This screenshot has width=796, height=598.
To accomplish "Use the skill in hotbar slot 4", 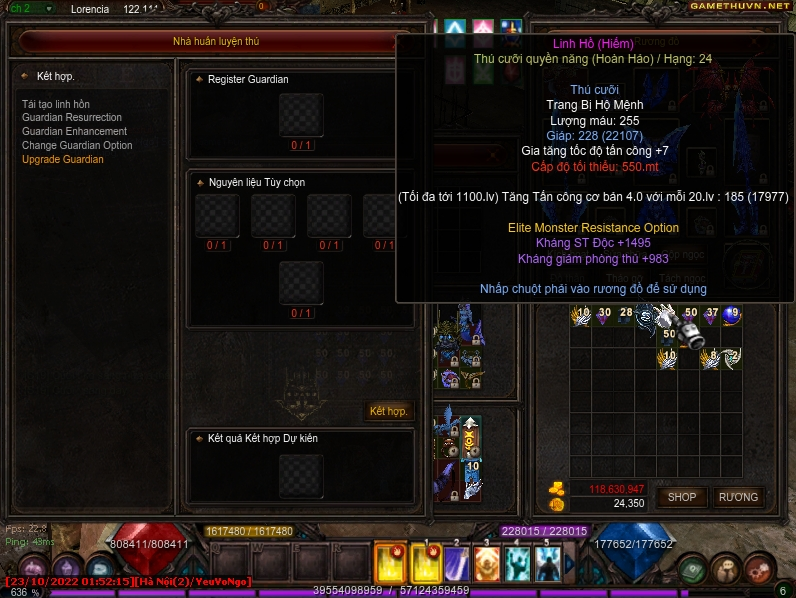I will coord(517,562).
